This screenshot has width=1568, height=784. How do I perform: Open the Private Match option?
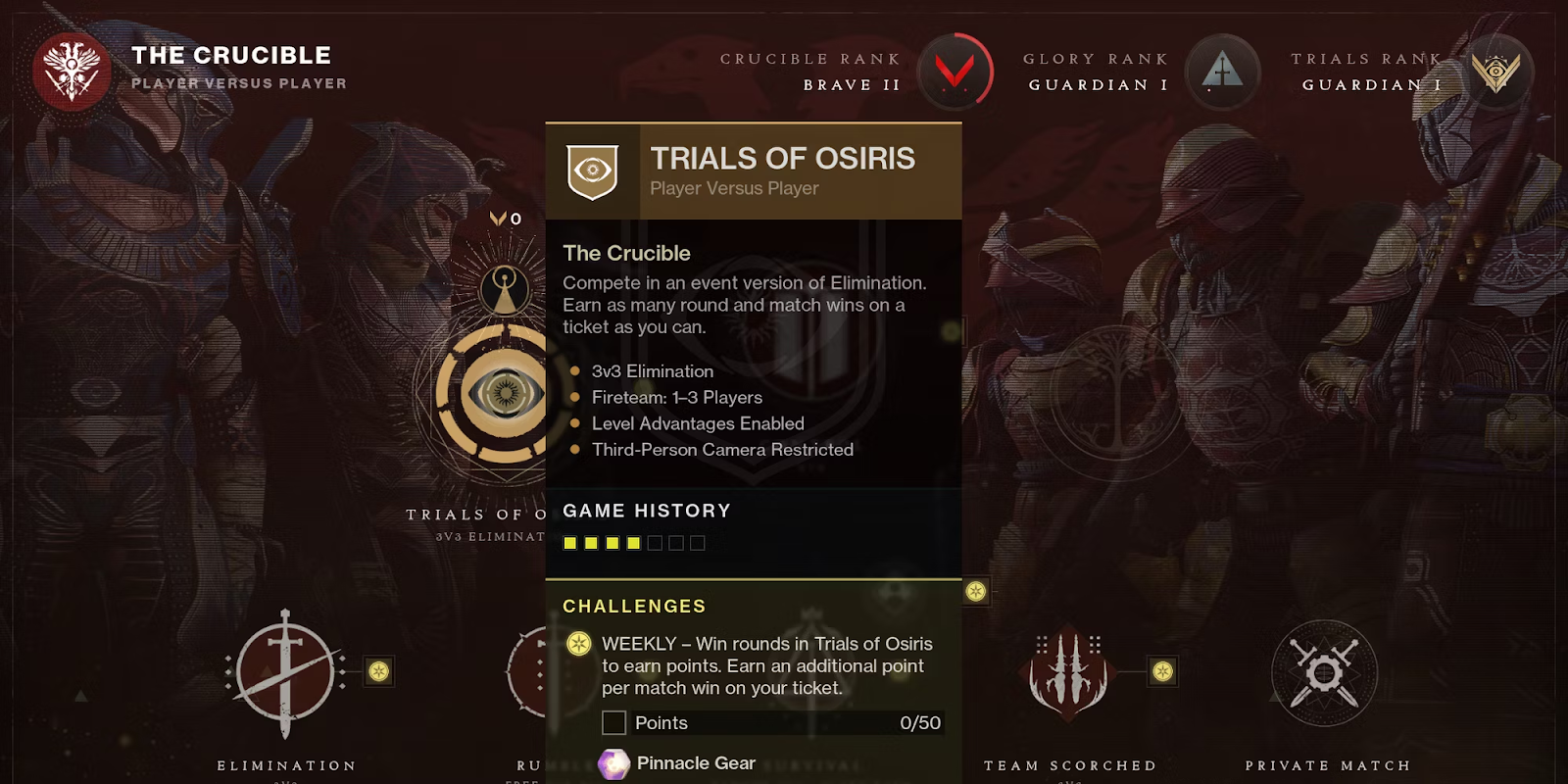[x=1324, y=673]
